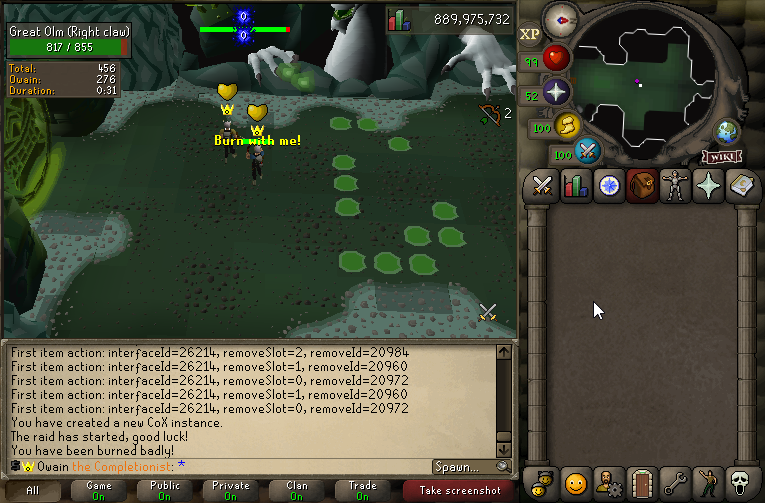The height and width of the screenshot is (503, 765).
Task: Switch chat filter to Clan
Action: click(297, 490)
